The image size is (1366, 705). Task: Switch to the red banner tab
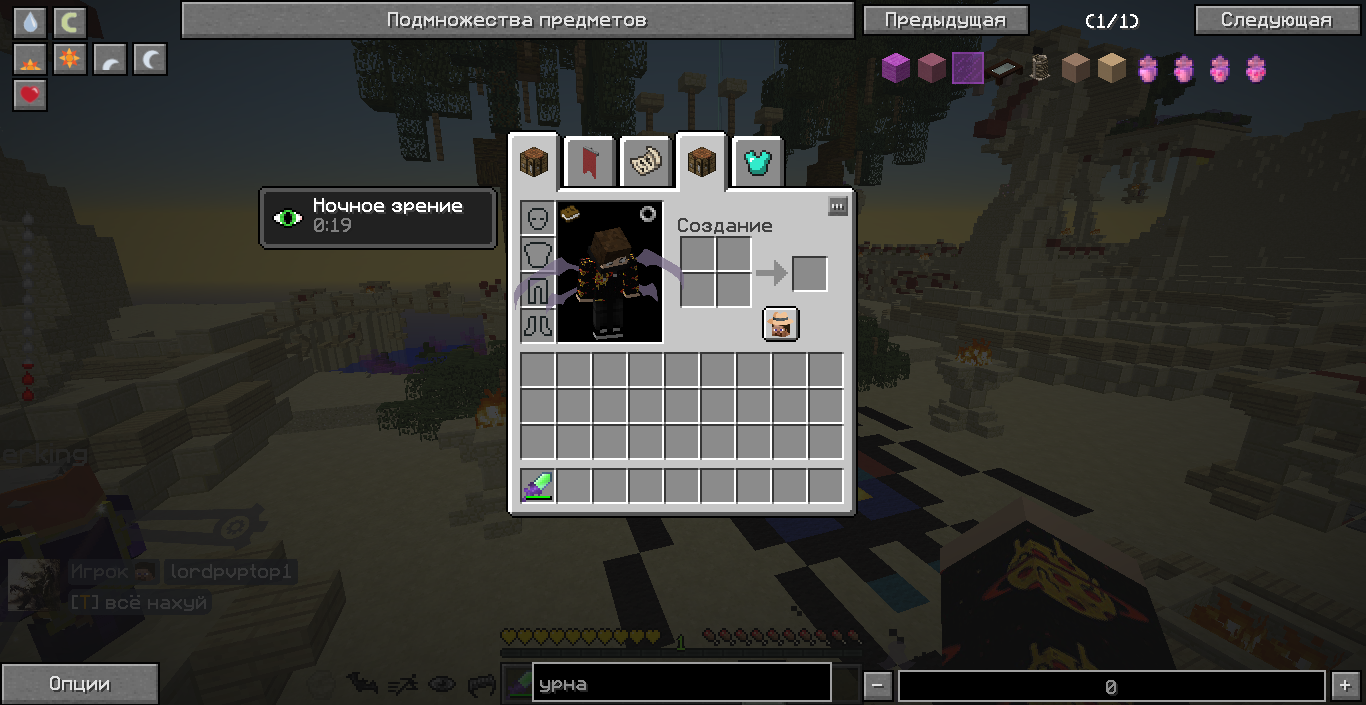click(590, 161)
